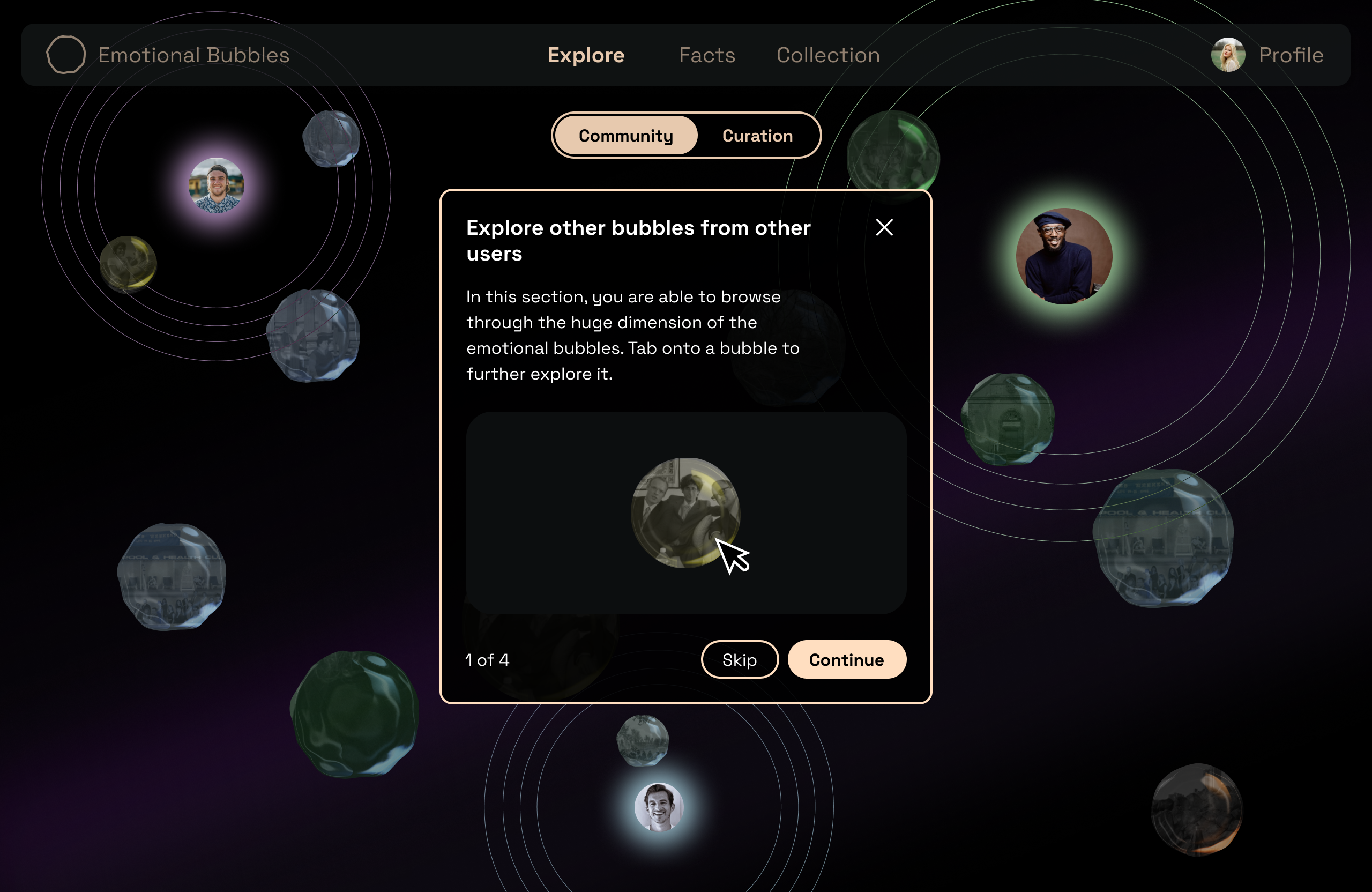The width and height of the screenshot is (1372, 892).
Task: Open the Explore page
Action: click(586, 55)
